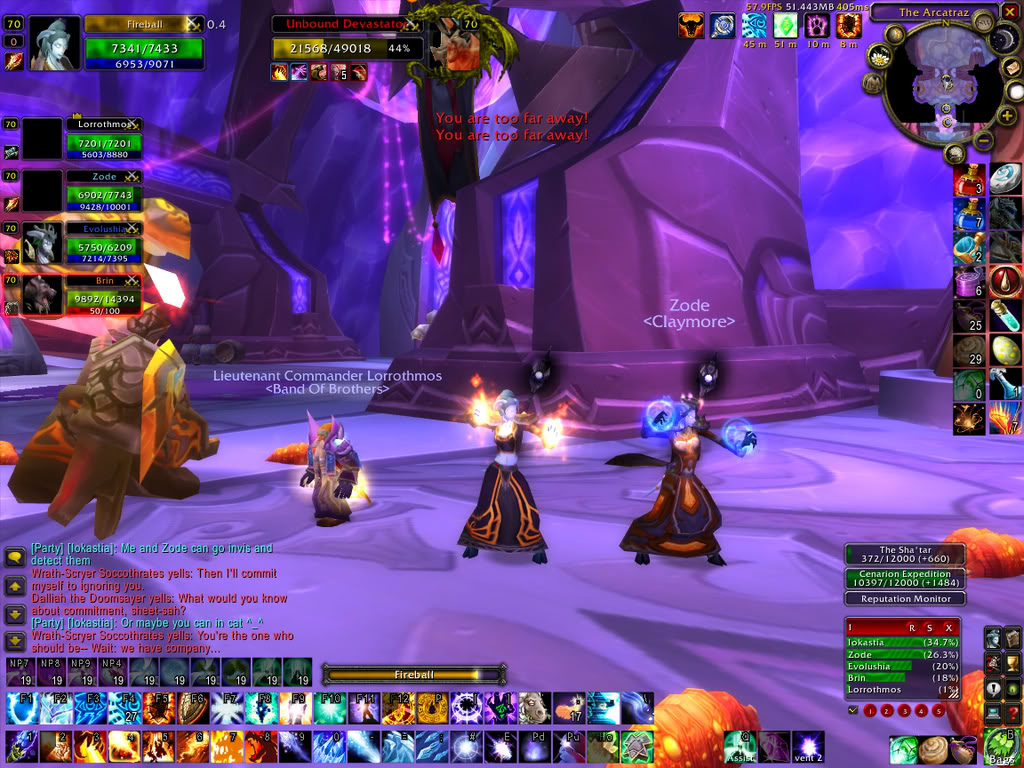Click the Assist macro button
Image resolution: width=1024 pixels, height=768 pixels.
[x=741, y=747]
